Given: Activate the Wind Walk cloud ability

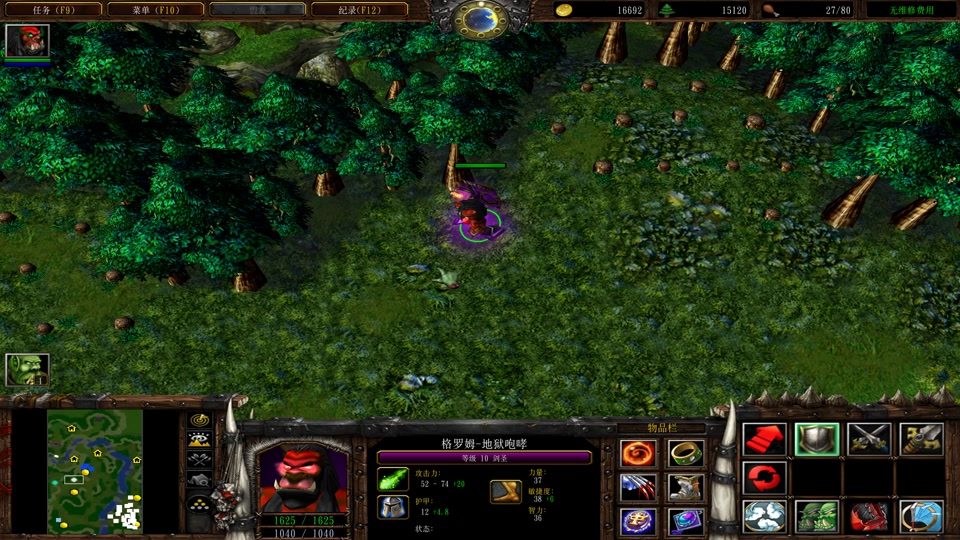Looking at the screenshot, I should pos(765,517).
